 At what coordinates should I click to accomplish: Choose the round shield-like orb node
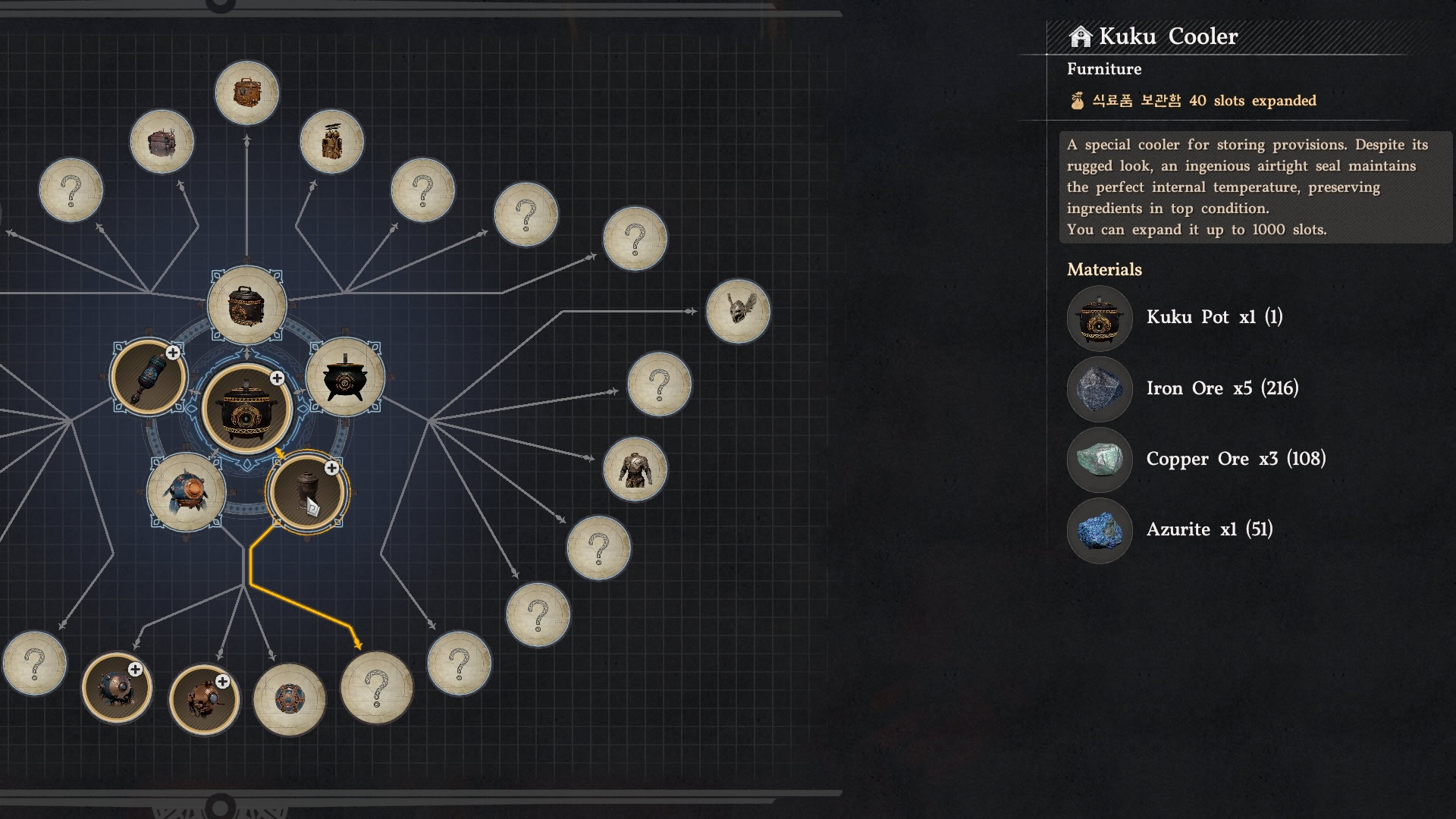289,699
